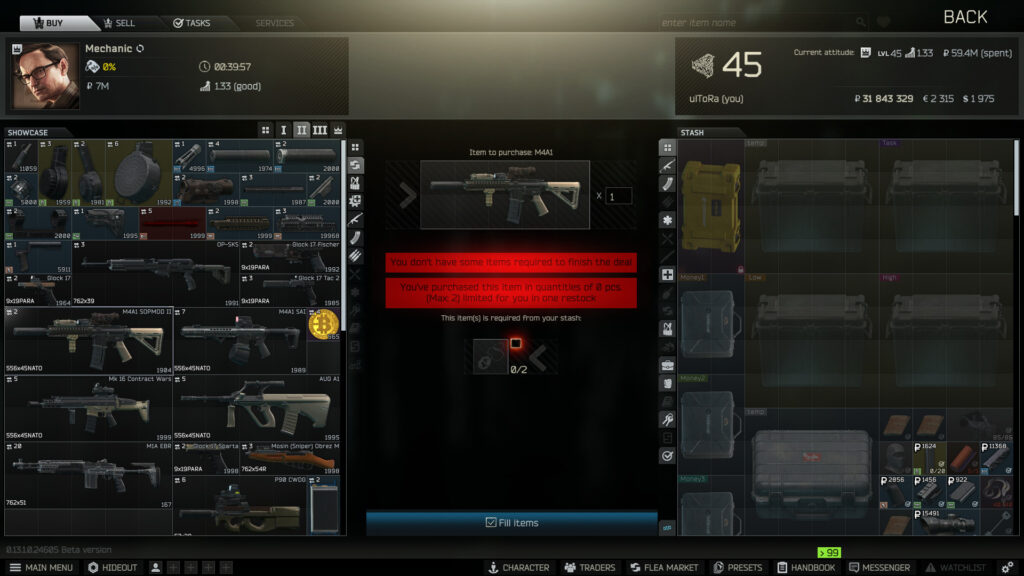The width and height of the screenshot is (1024, 576).
Task: Open the MAIN MENU
Action: coord(42,567)
